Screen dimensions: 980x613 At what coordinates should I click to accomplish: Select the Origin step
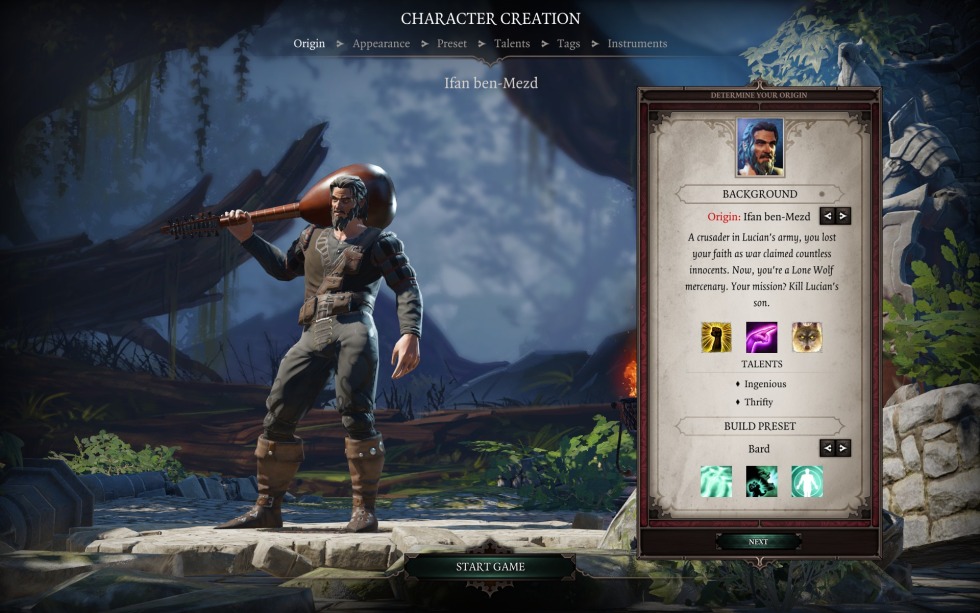click(309, 44)
